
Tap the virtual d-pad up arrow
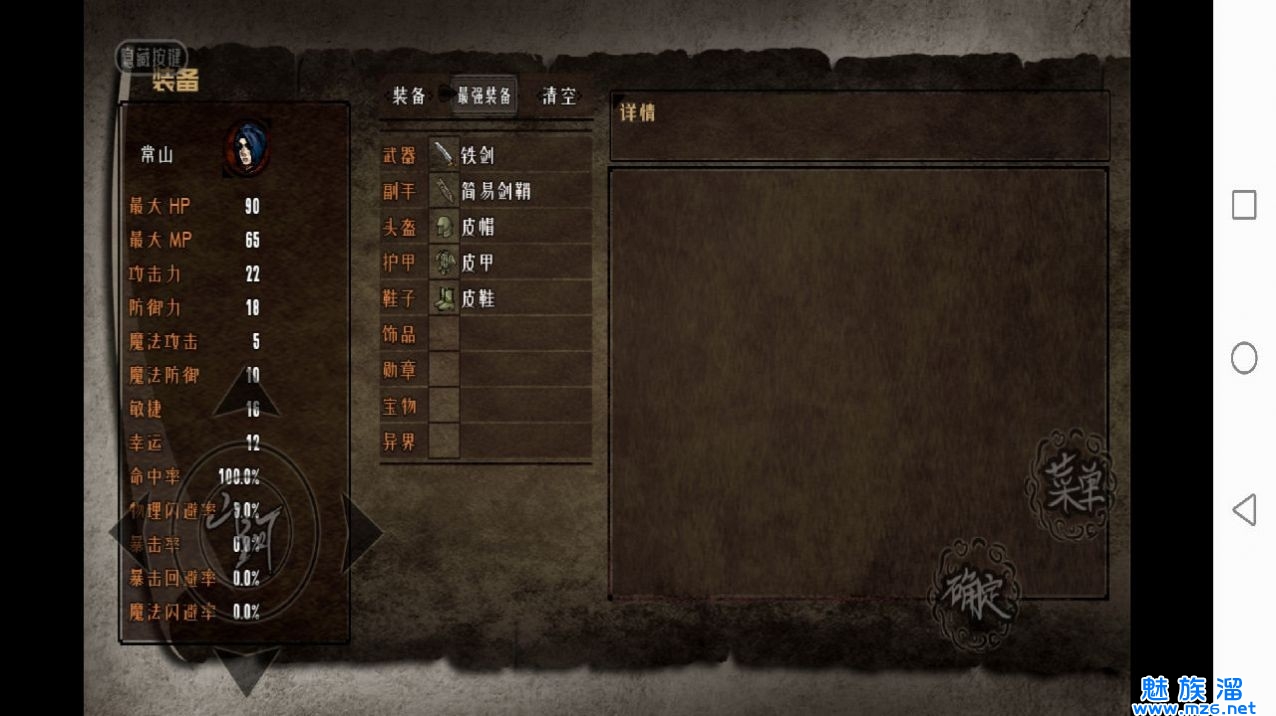(246, 393)
